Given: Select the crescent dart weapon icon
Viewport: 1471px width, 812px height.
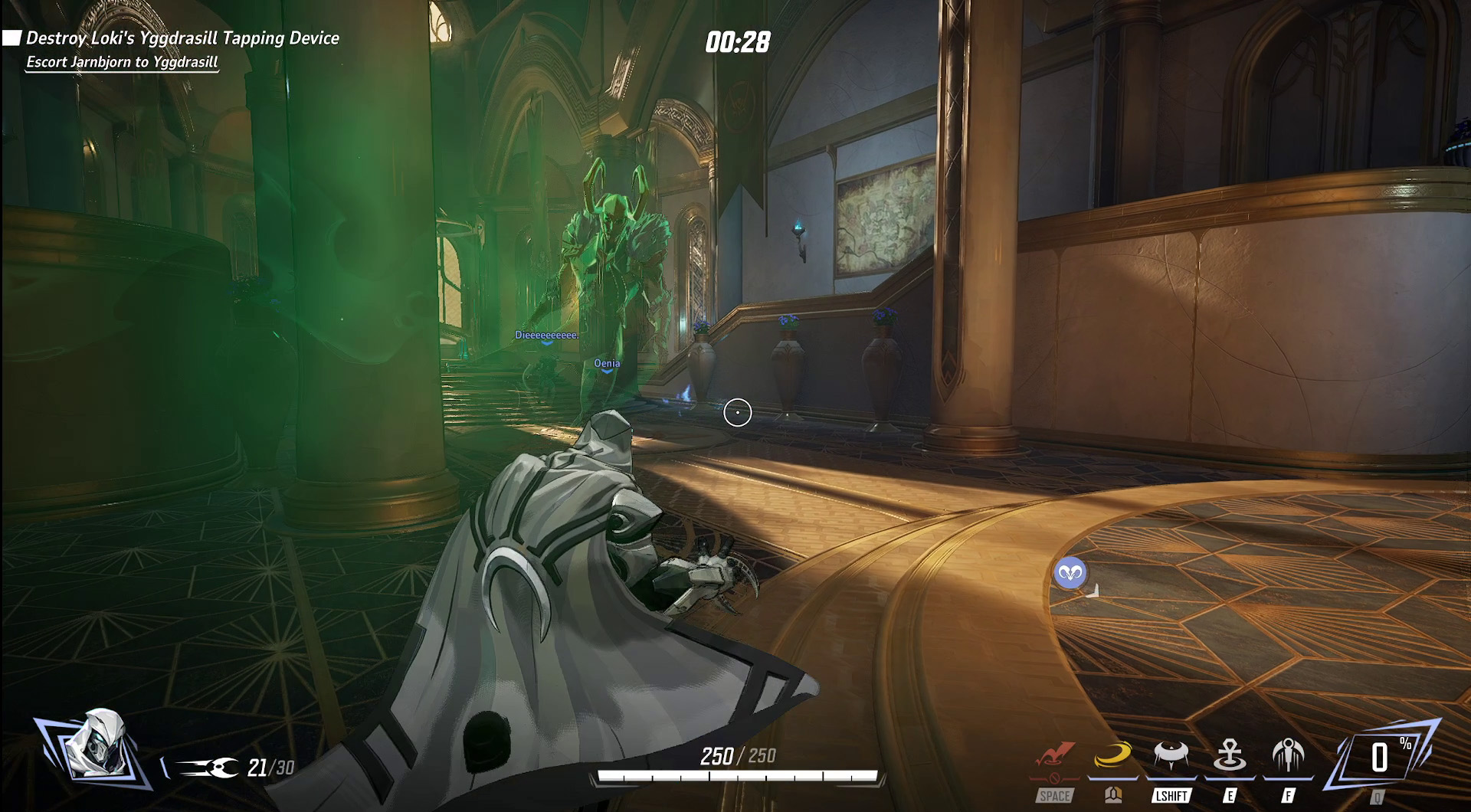Looking at the screenshot, I should (207, 767).
